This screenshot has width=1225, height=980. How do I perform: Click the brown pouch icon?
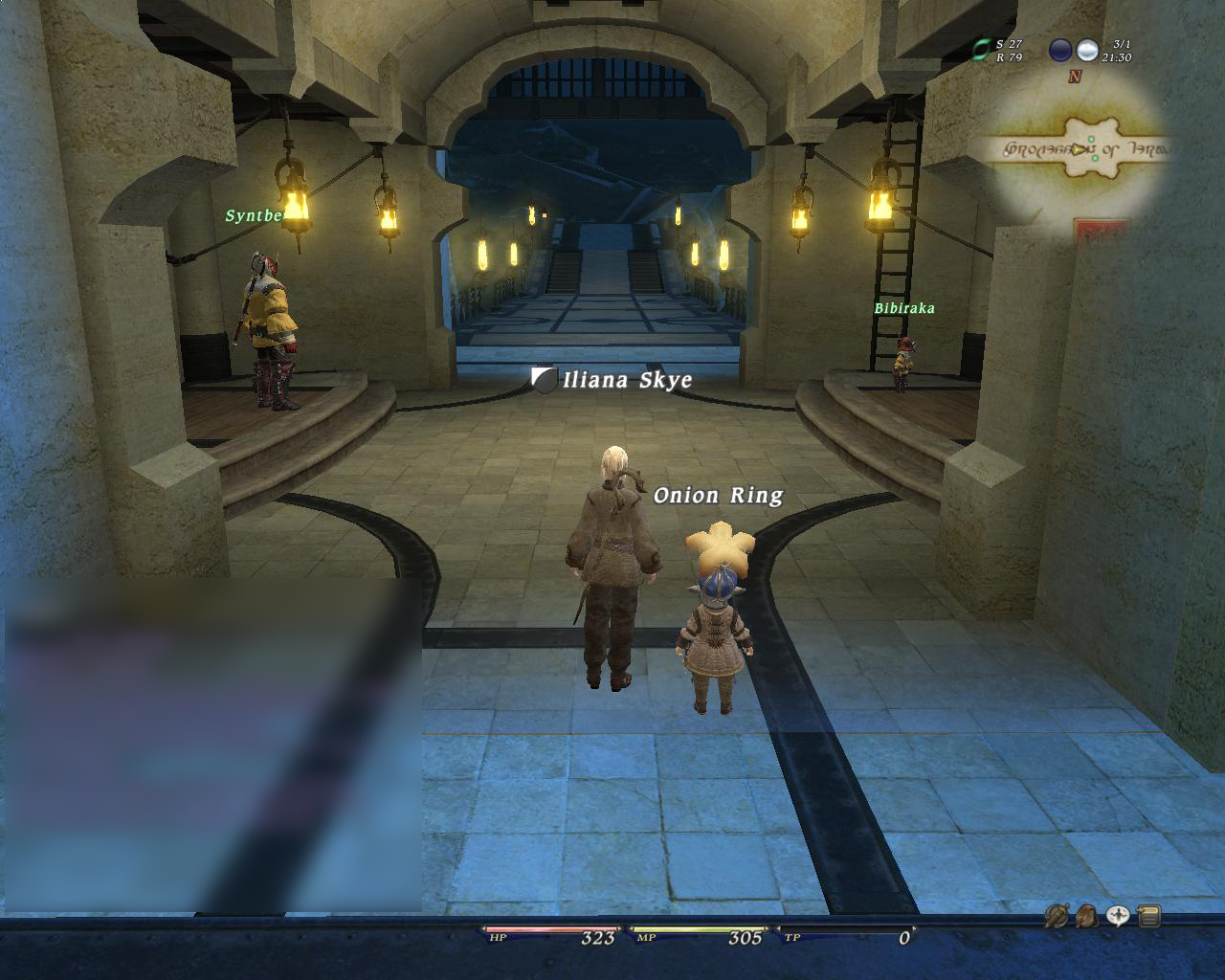pyautogui.click(x=1086, y=916)
